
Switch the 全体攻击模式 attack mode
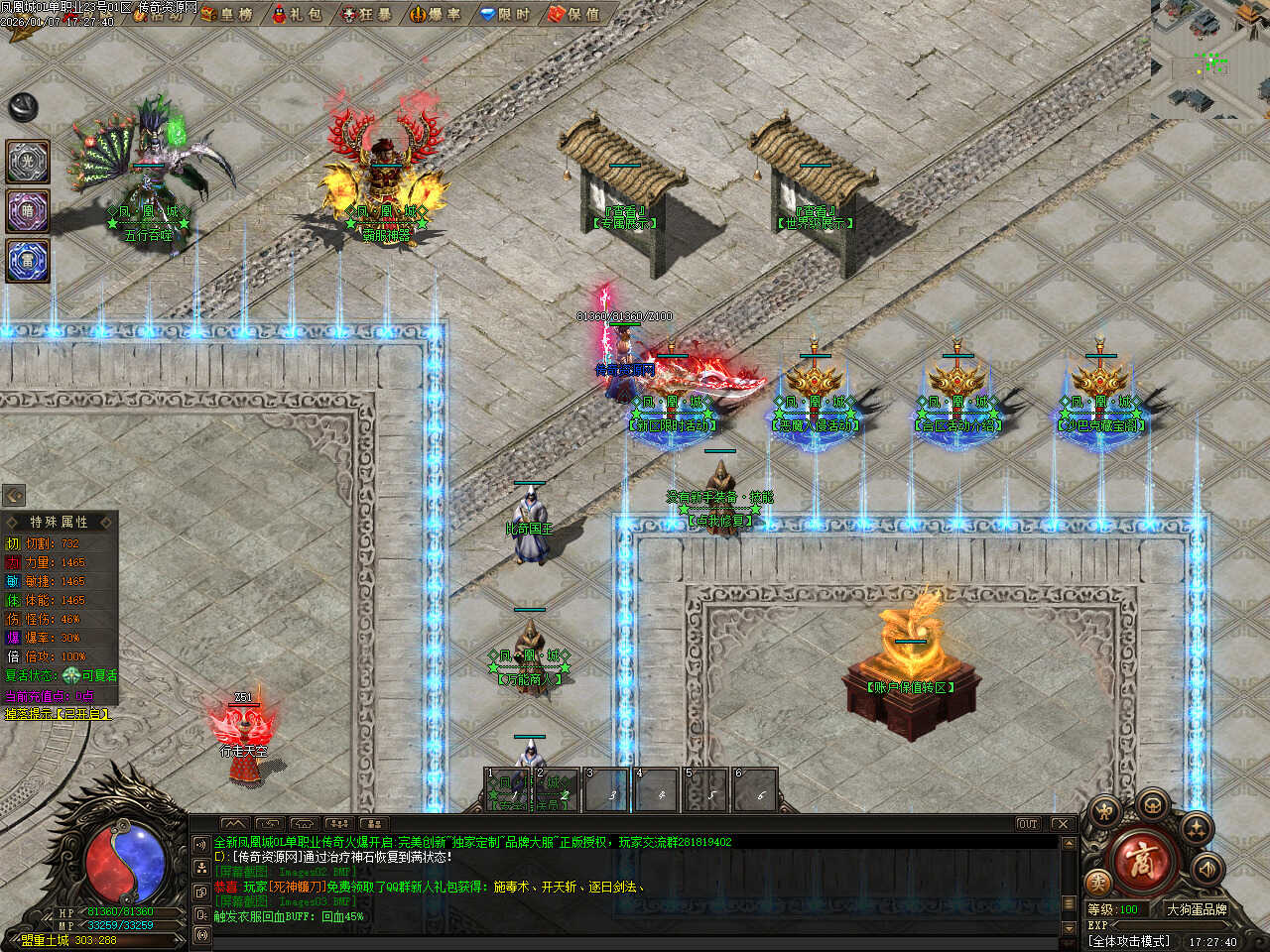point(1128,941)
